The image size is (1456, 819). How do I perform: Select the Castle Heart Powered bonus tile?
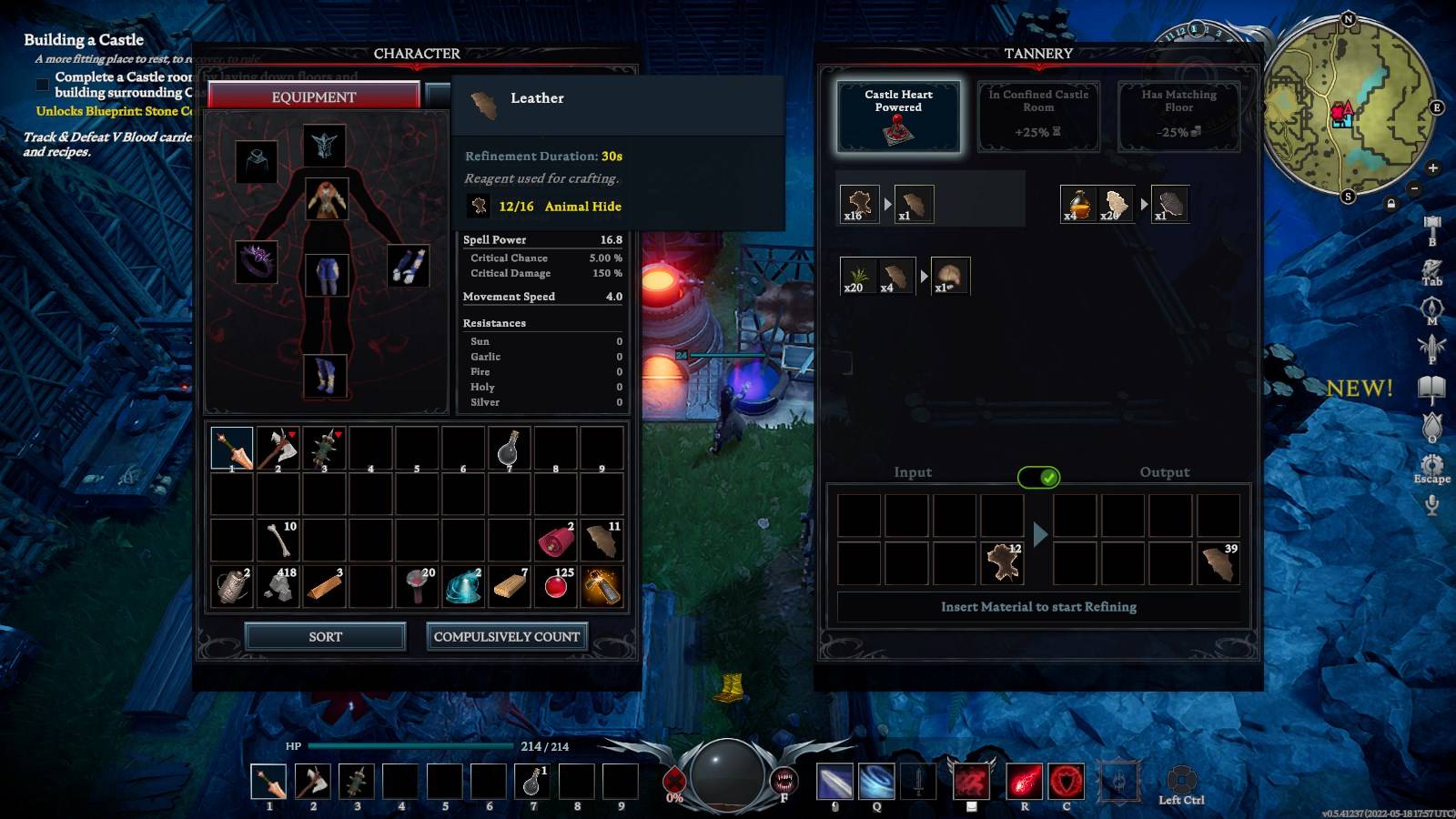coord(898,116)
